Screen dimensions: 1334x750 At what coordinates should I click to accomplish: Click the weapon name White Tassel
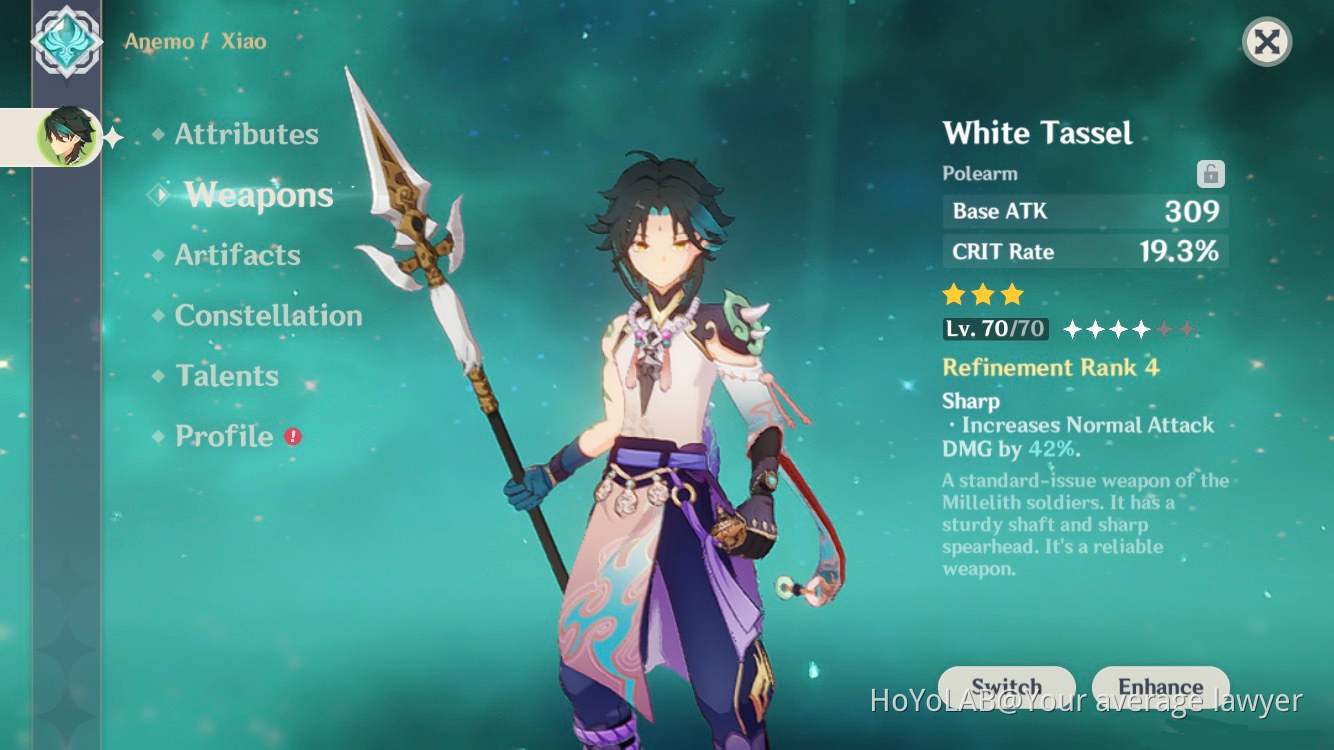[x=1037, y=133]
